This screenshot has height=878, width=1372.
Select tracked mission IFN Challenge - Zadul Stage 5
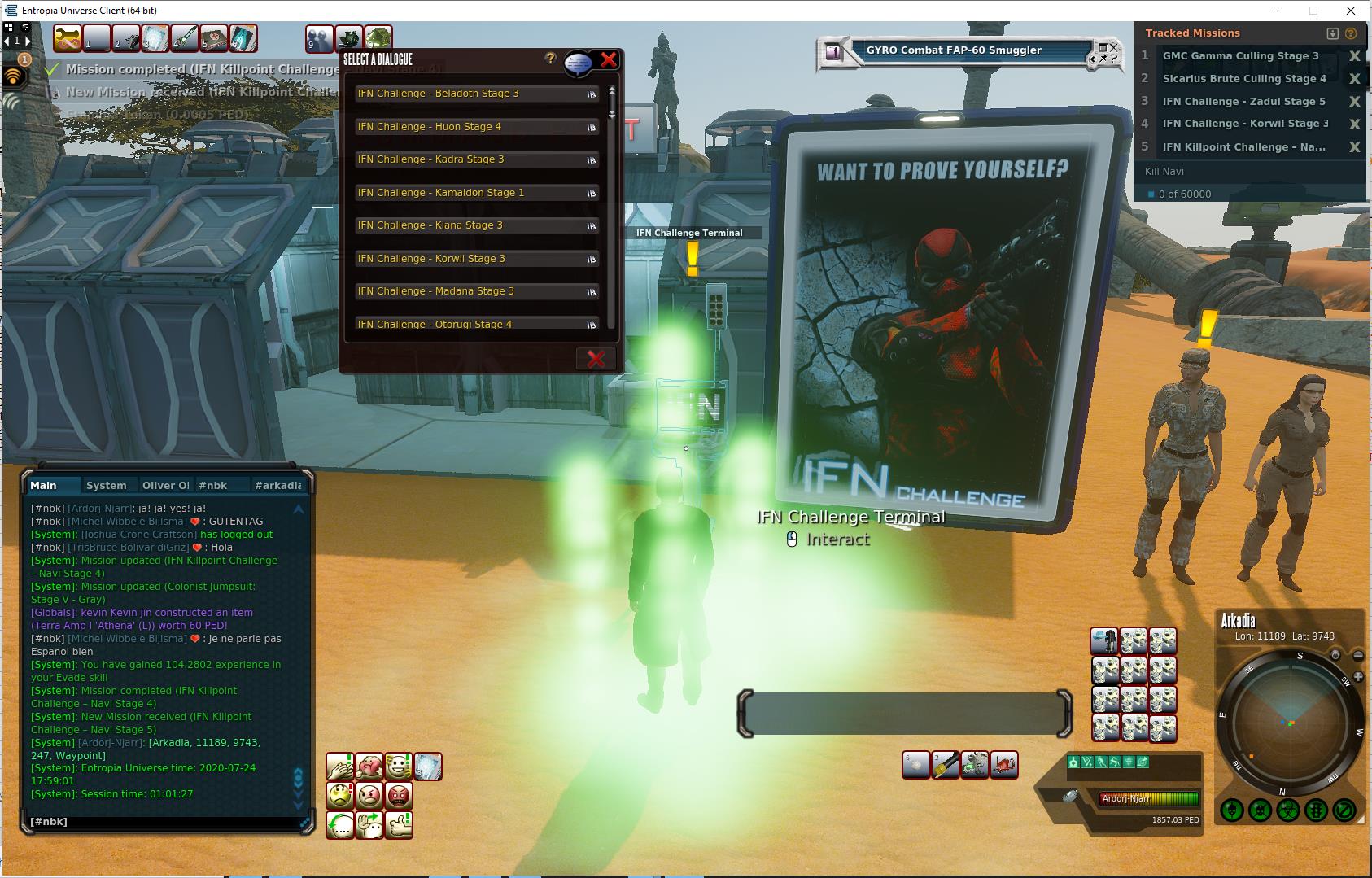(1243, 102)
